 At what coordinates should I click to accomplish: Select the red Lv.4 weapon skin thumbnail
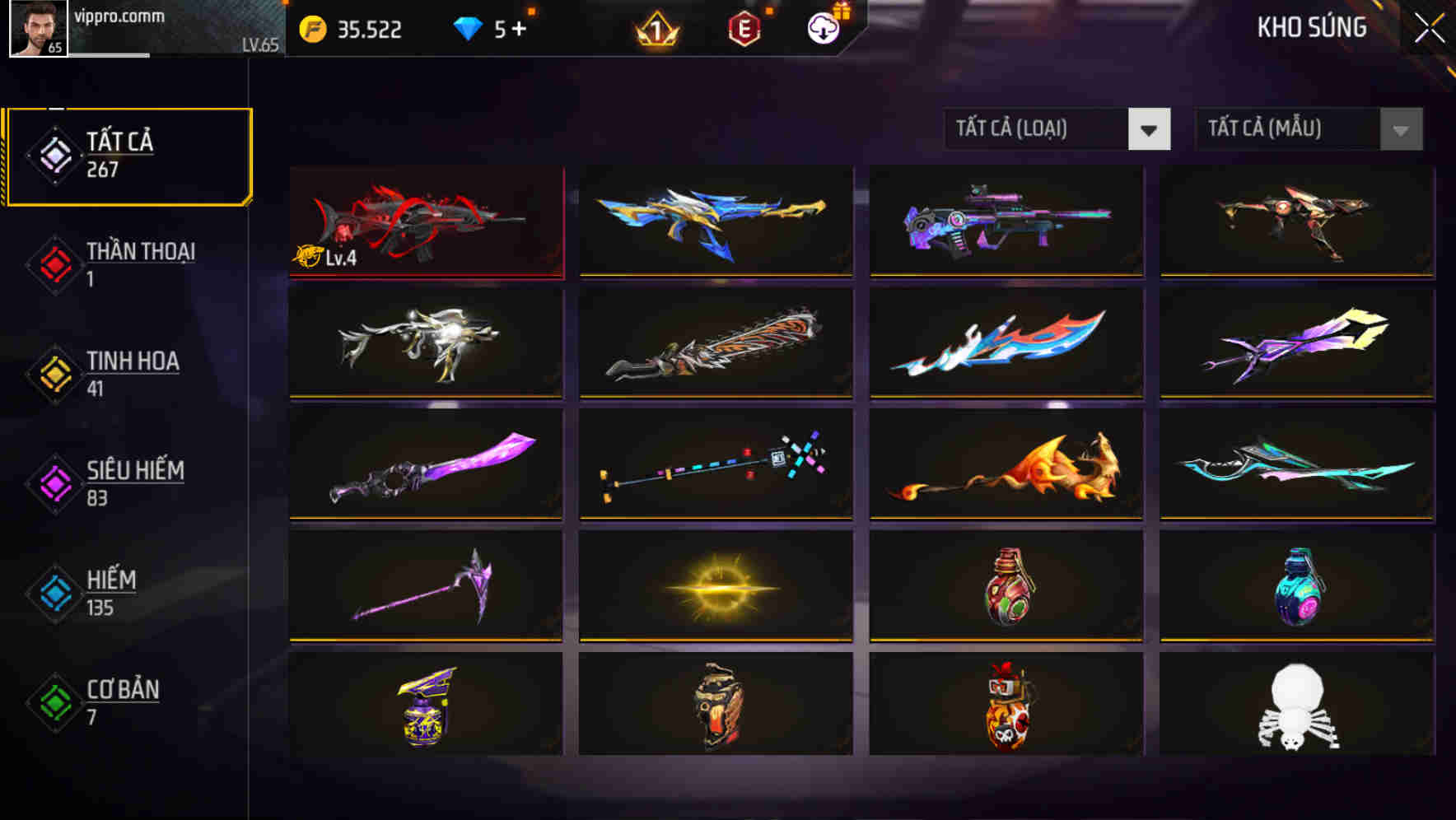click(425, 222)
